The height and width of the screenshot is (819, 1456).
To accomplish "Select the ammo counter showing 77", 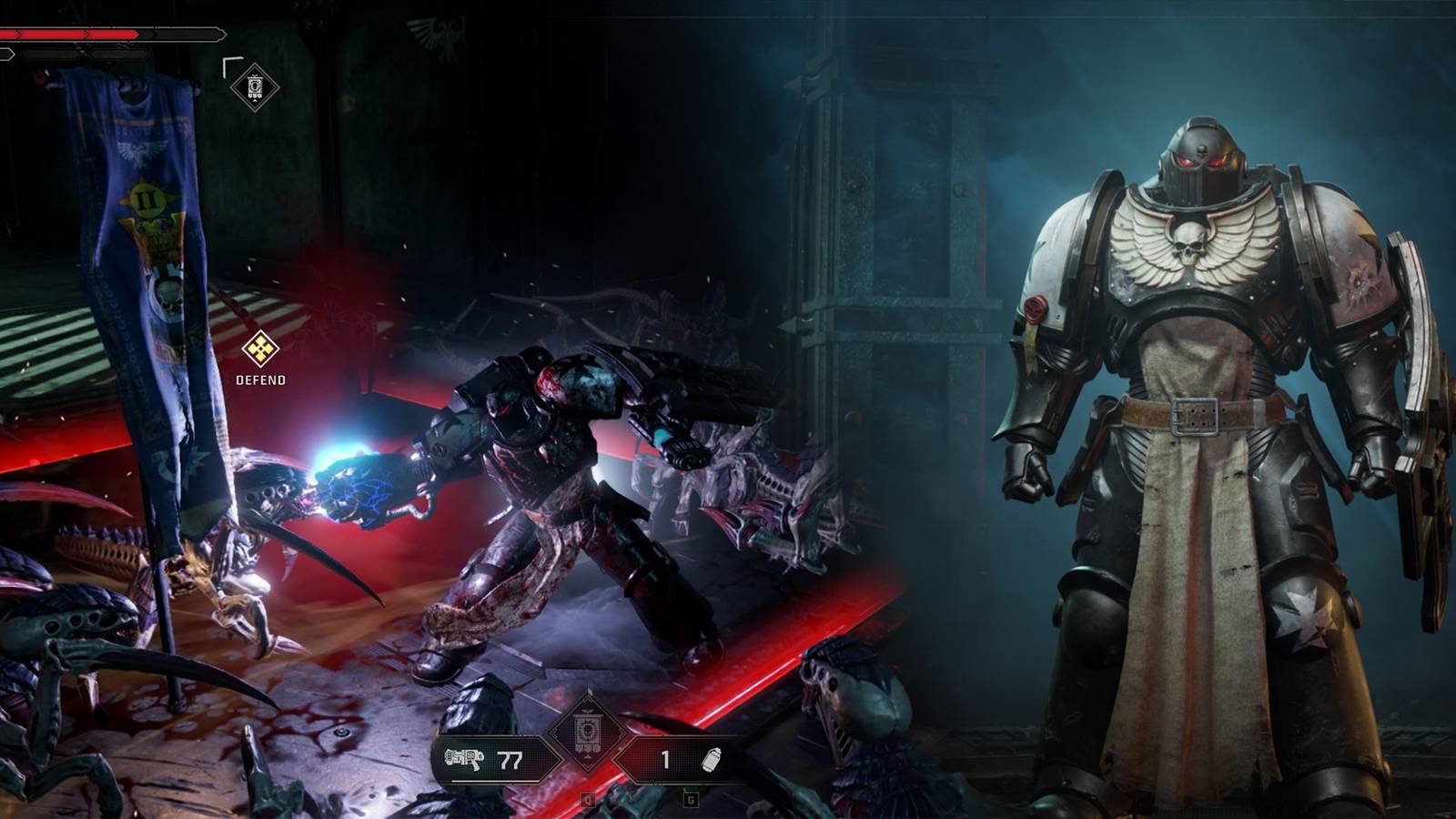I will pos(510,761).
